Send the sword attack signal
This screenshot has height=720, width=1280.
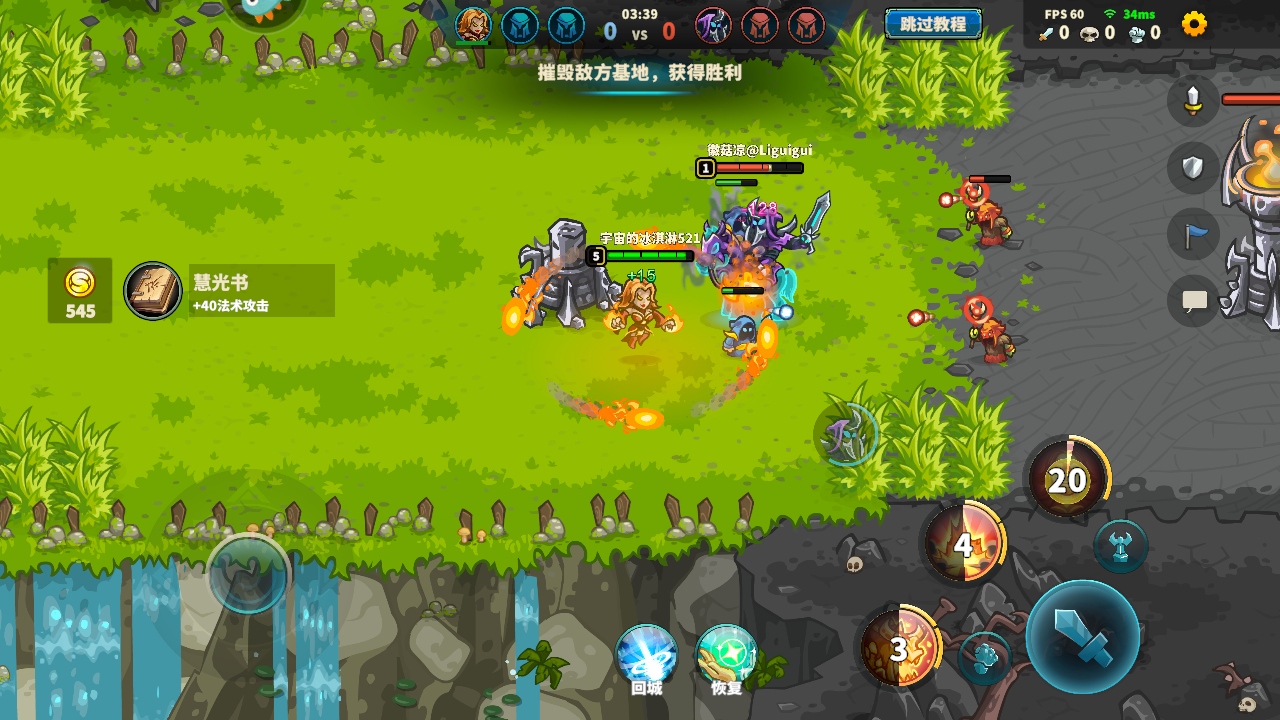(x=1192, y=101)
